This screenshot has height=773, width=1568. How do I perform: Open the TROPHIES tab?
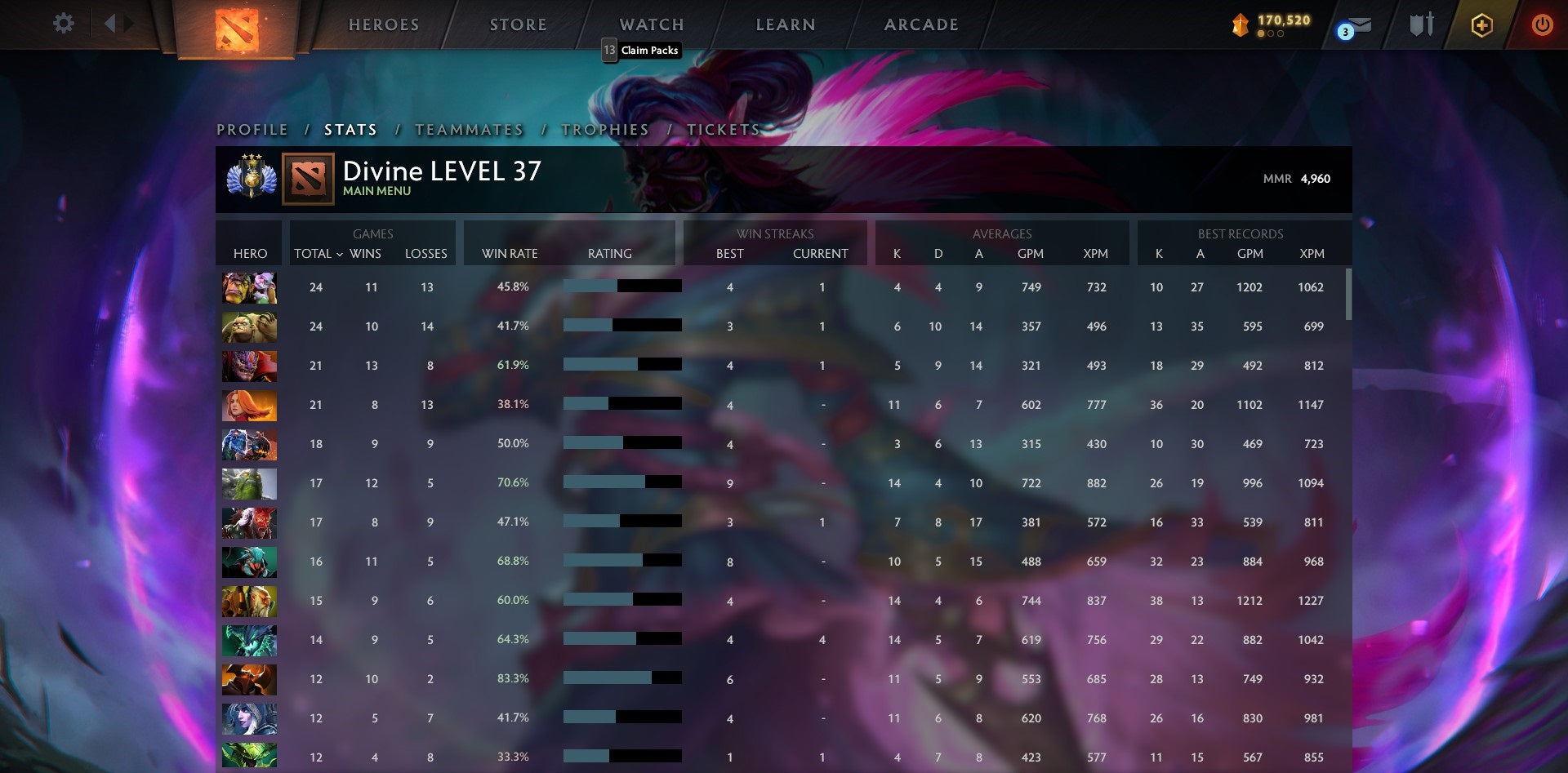point(604,129)
